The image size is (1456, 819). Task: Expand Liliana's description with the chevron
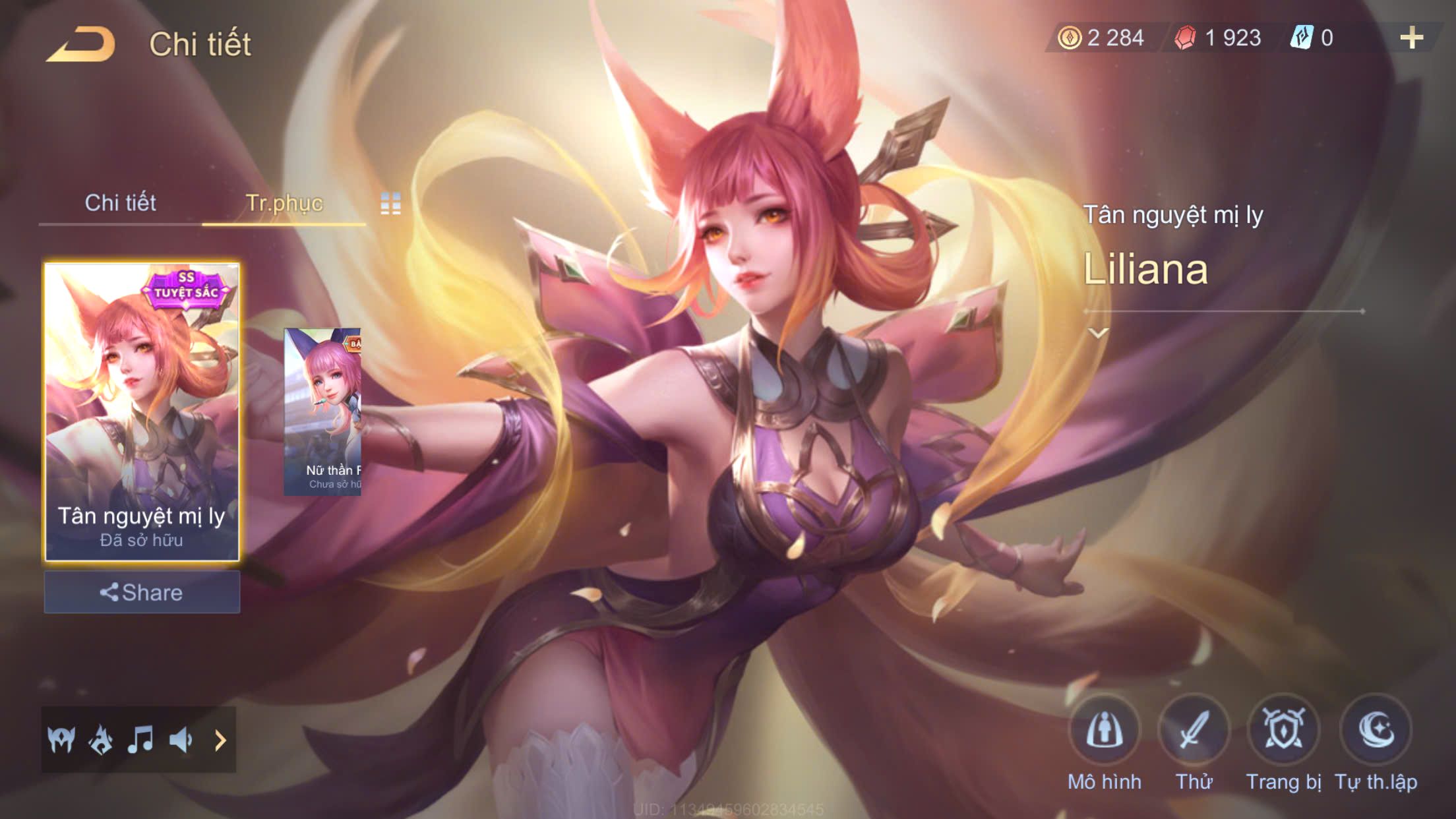click(1098, 333)
